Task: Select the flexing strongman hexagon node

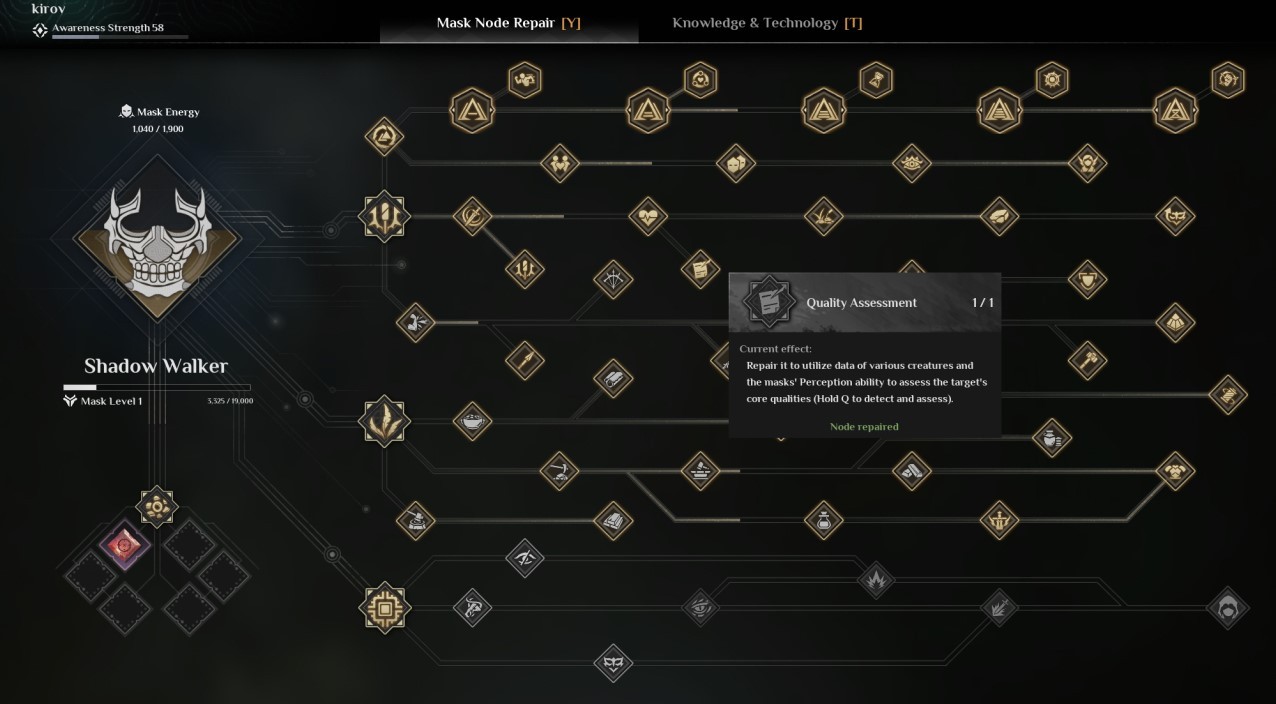Action: 525,79
